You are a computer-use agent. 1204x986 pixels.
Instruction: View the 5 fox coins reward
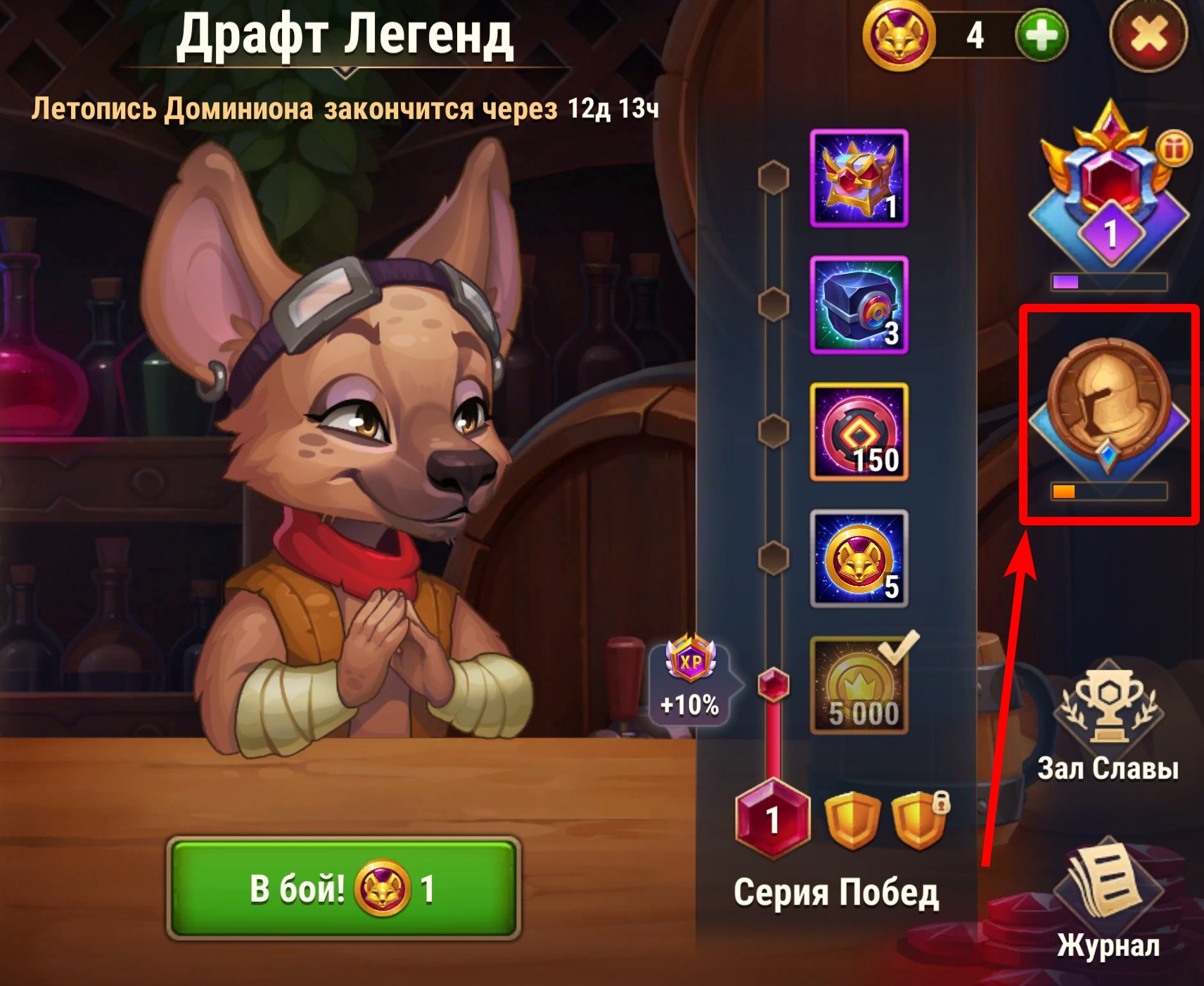click(859, 558)
